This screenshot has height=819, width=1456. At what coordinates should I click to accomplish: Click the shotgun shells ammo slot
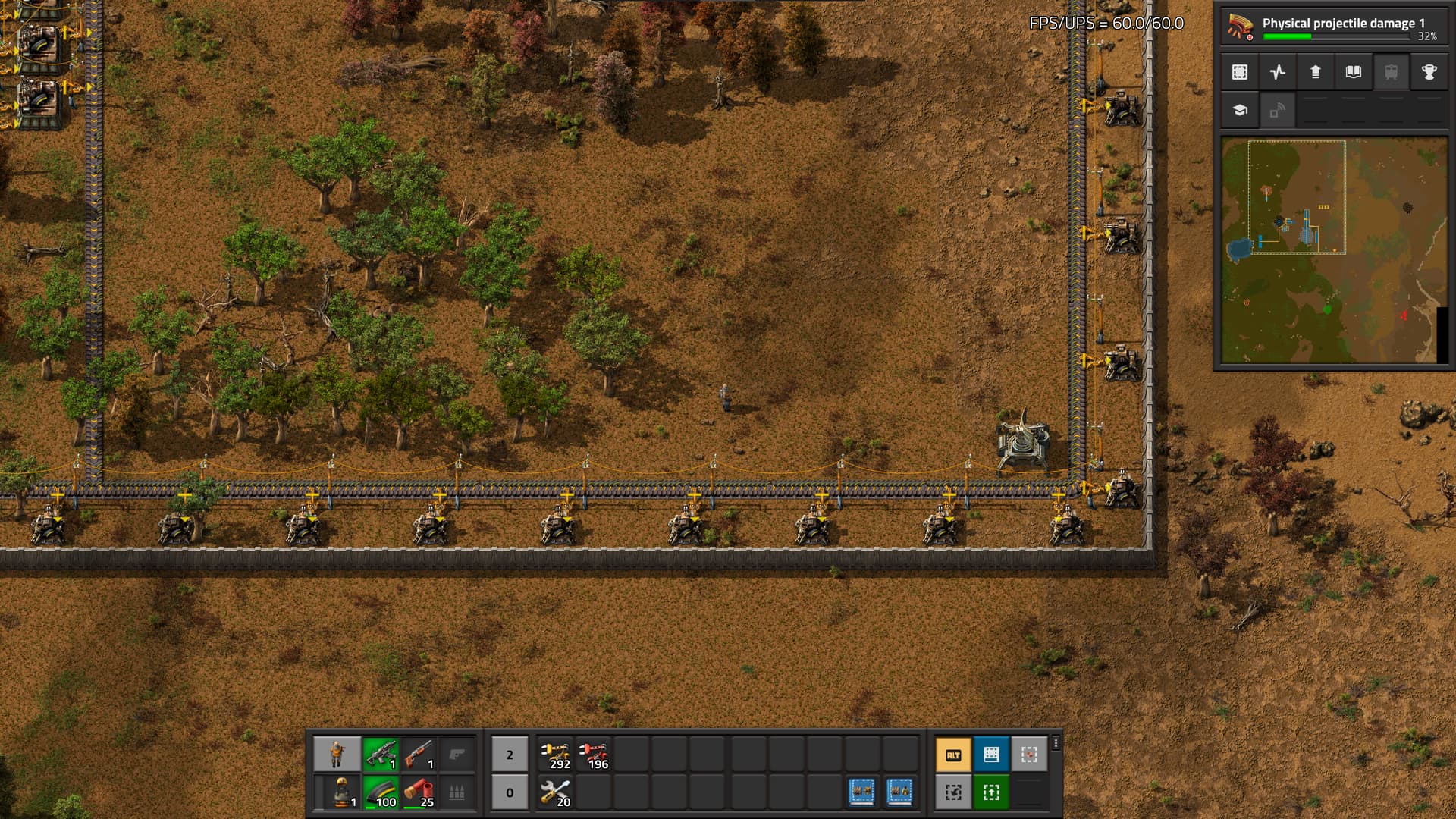click(x=419, y=792)
